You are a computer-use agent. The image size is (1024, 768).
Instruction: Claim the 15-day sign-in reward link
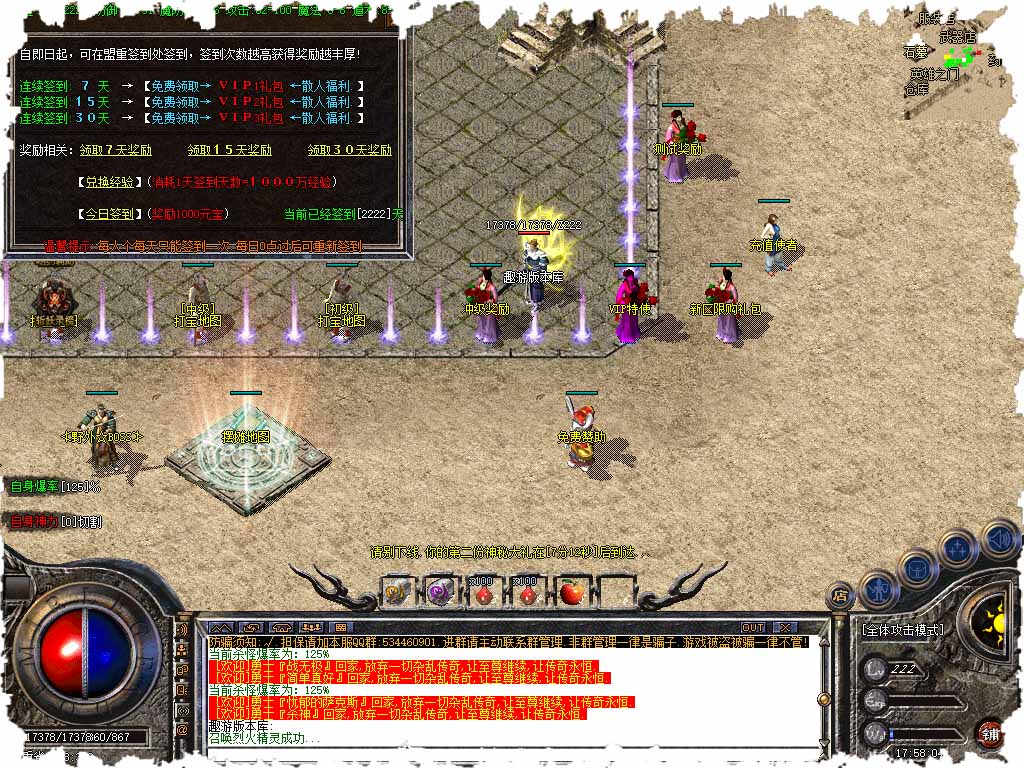click(x=229, y=151)
